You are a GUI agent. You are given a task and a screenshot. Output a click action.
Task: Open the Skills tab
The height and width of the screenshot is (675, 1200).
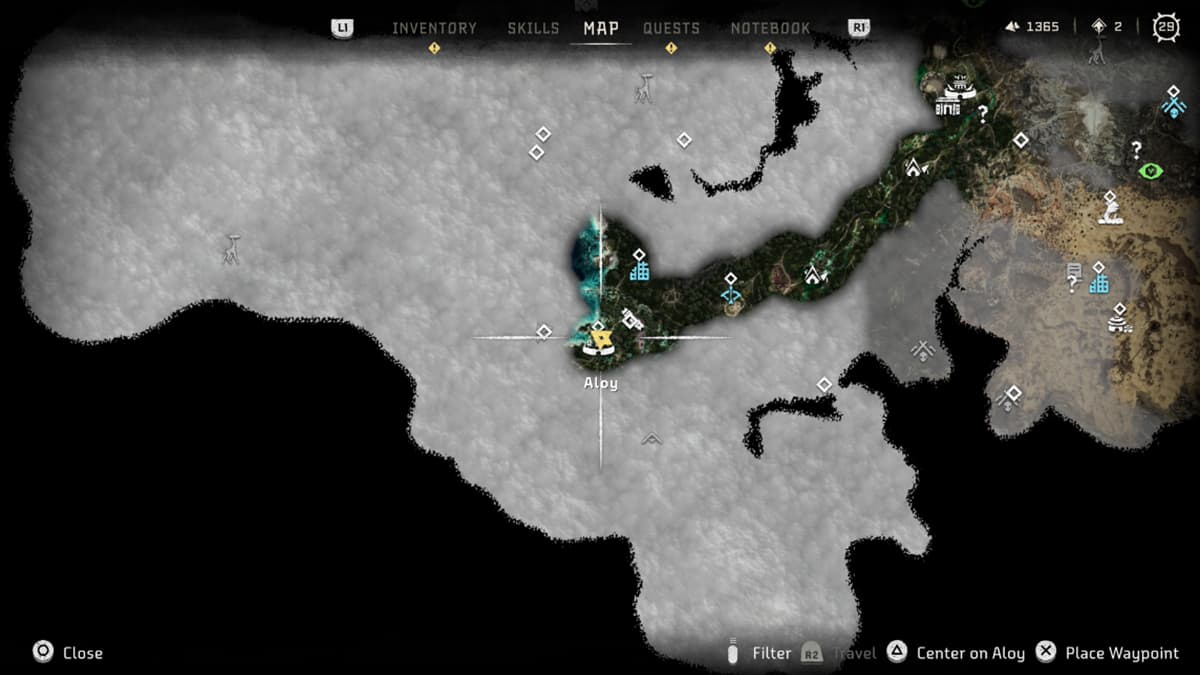533,28
